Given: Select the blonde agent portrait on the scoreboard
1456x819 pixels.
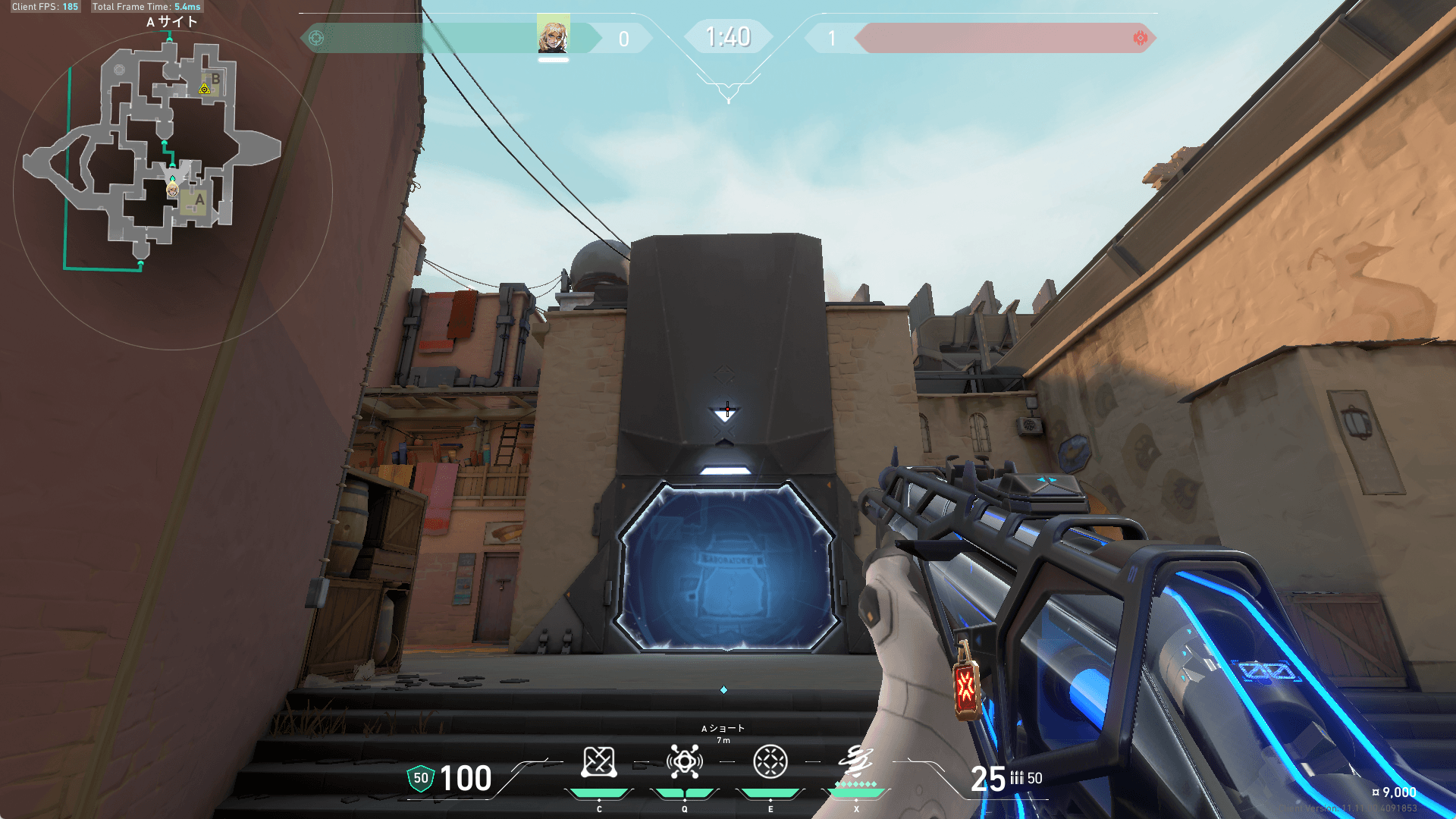Looking at the screenshot, I should pyautogui.click(x=553, y=35).
